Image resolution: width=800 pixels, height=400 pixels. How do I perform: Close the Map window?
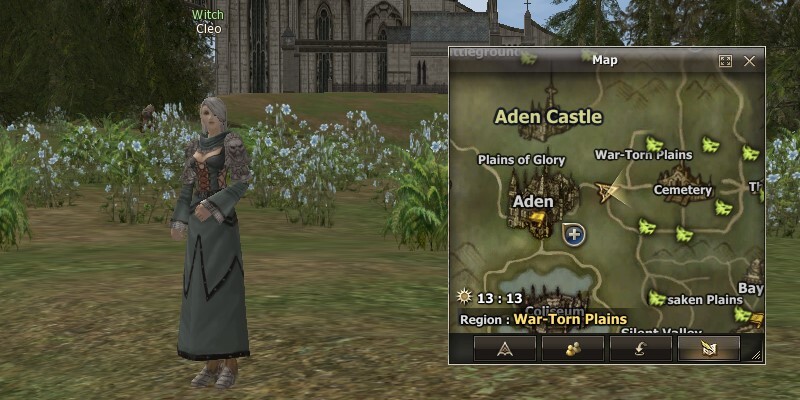pos(749,61)
